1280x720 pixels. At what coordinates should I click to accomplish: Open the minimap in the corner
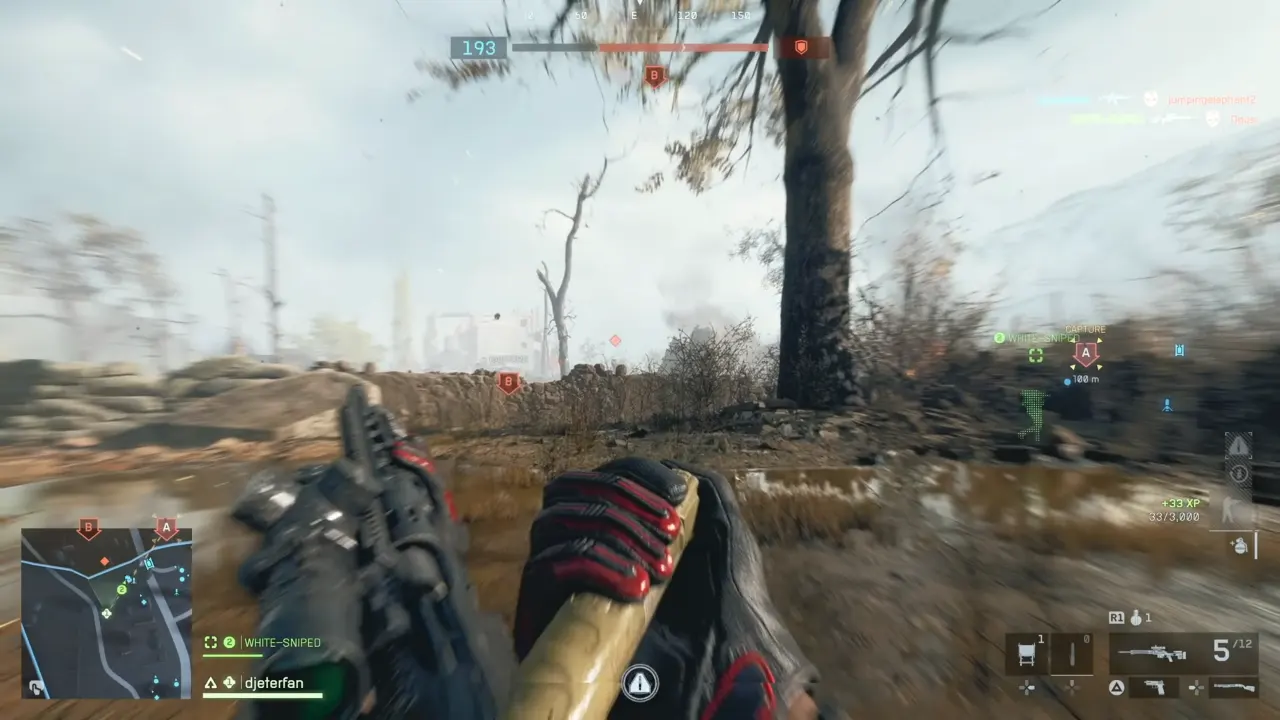(107, 612)
